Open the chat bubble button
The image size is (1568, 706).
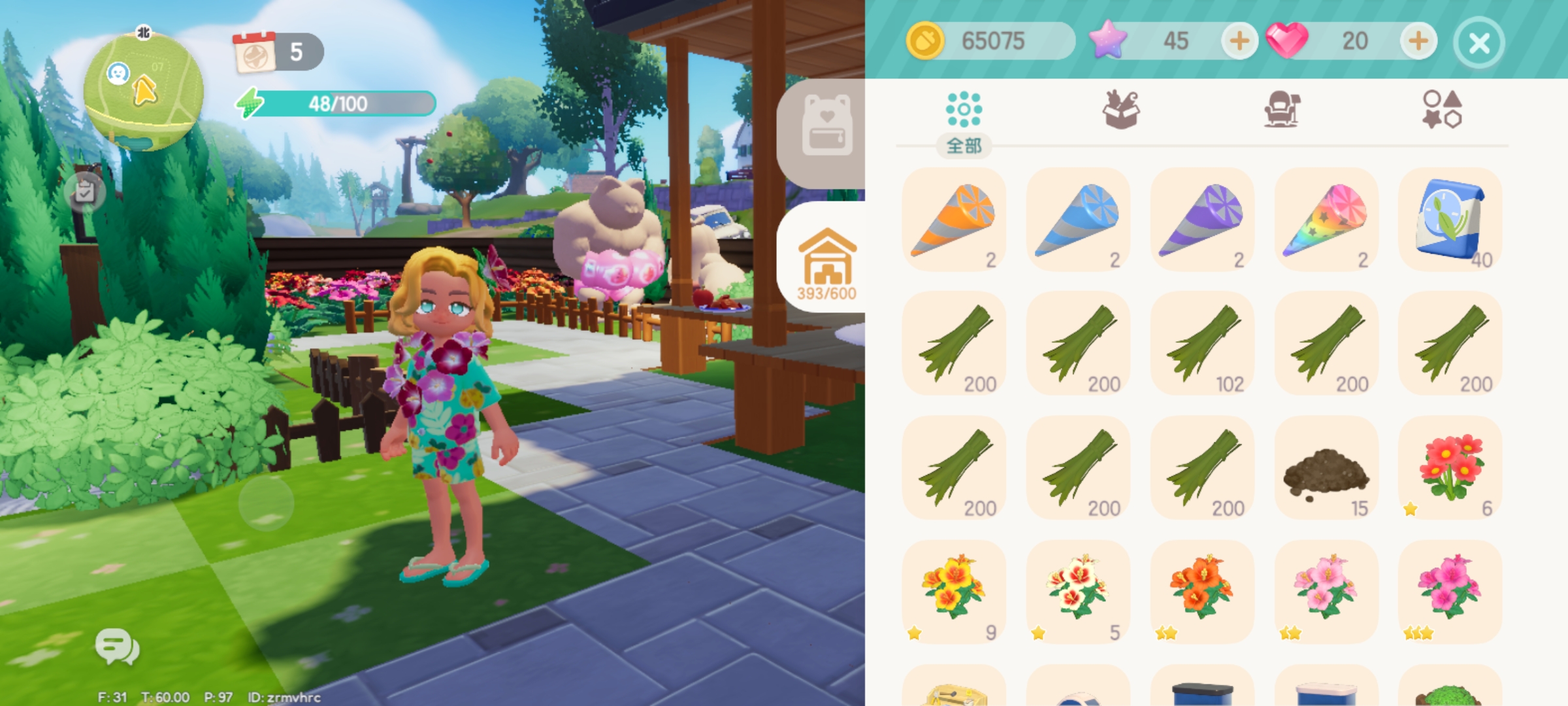tap(116, 647)
